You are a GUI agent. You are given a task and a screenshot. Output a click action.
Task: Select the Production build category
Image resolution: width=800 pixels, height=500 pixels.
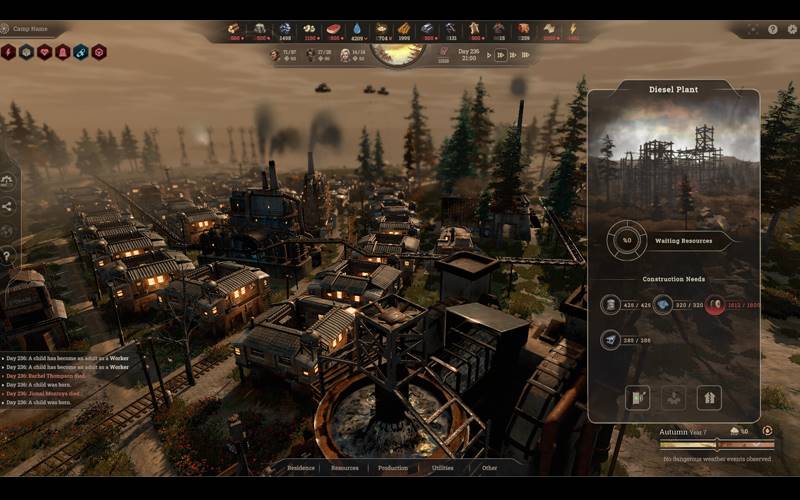pos(393,467)
